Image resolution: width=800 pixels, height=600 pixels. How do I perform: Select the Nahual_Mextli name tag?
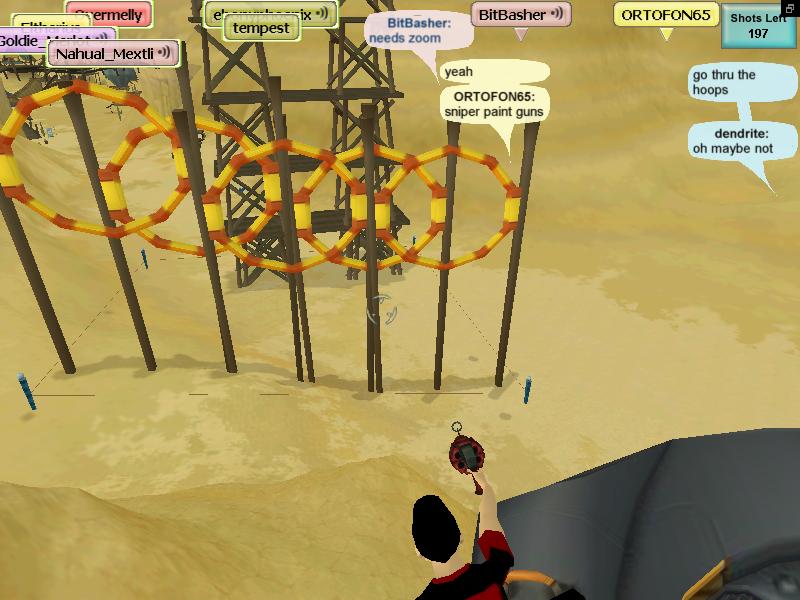[112, 53]
